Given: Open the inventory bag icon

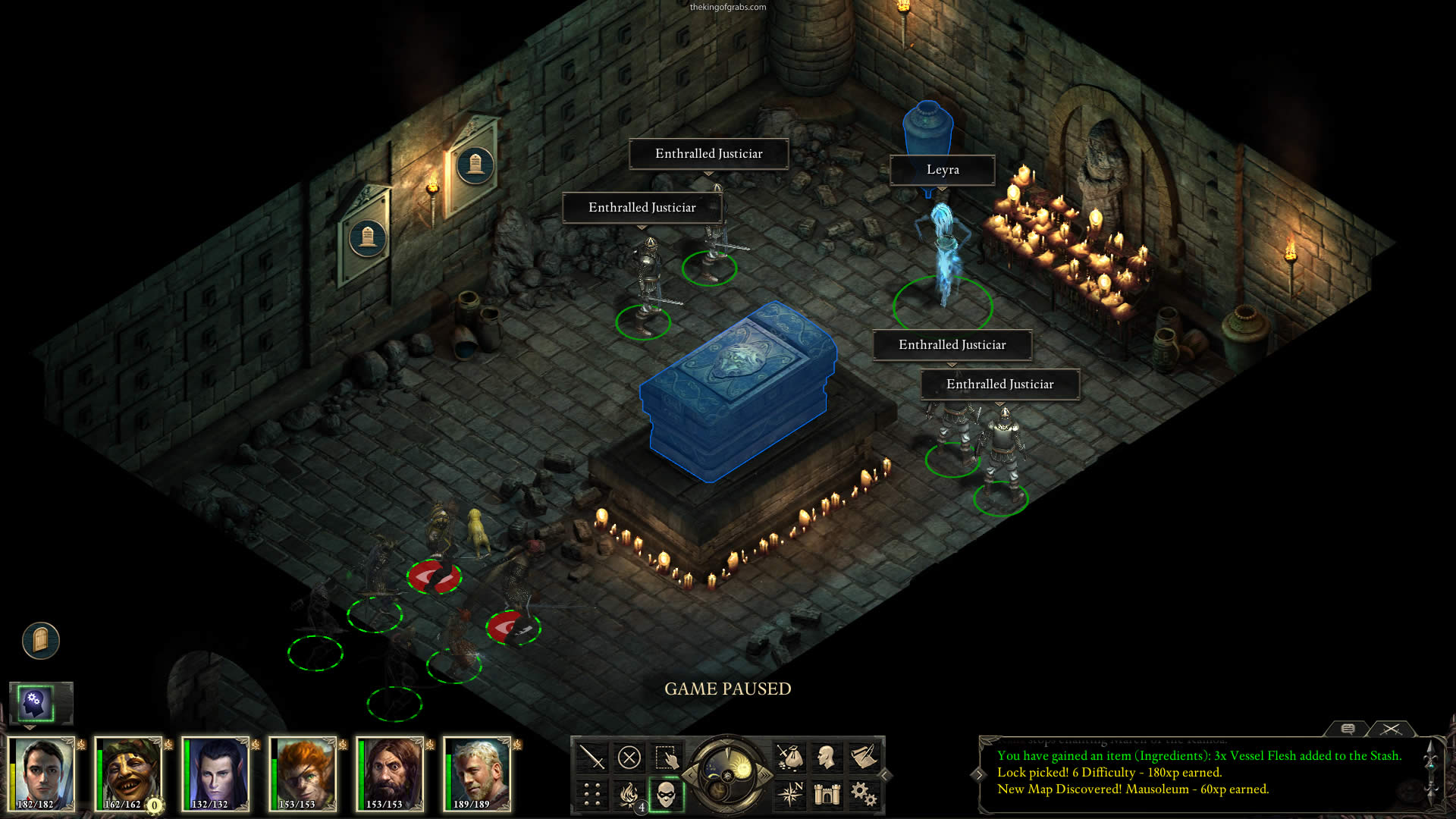Looking at the screenshot, I should (789, 757).
